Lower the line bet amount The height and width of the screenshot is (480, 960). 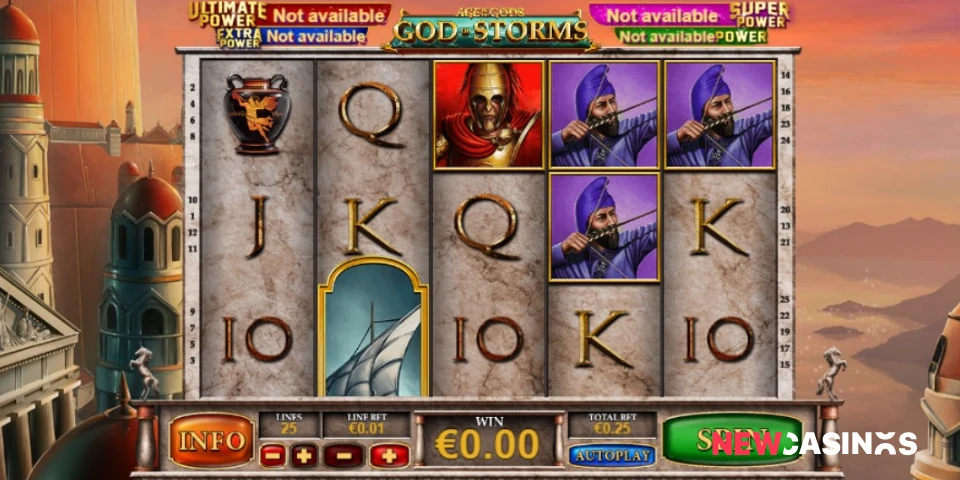tap(343, 456)
